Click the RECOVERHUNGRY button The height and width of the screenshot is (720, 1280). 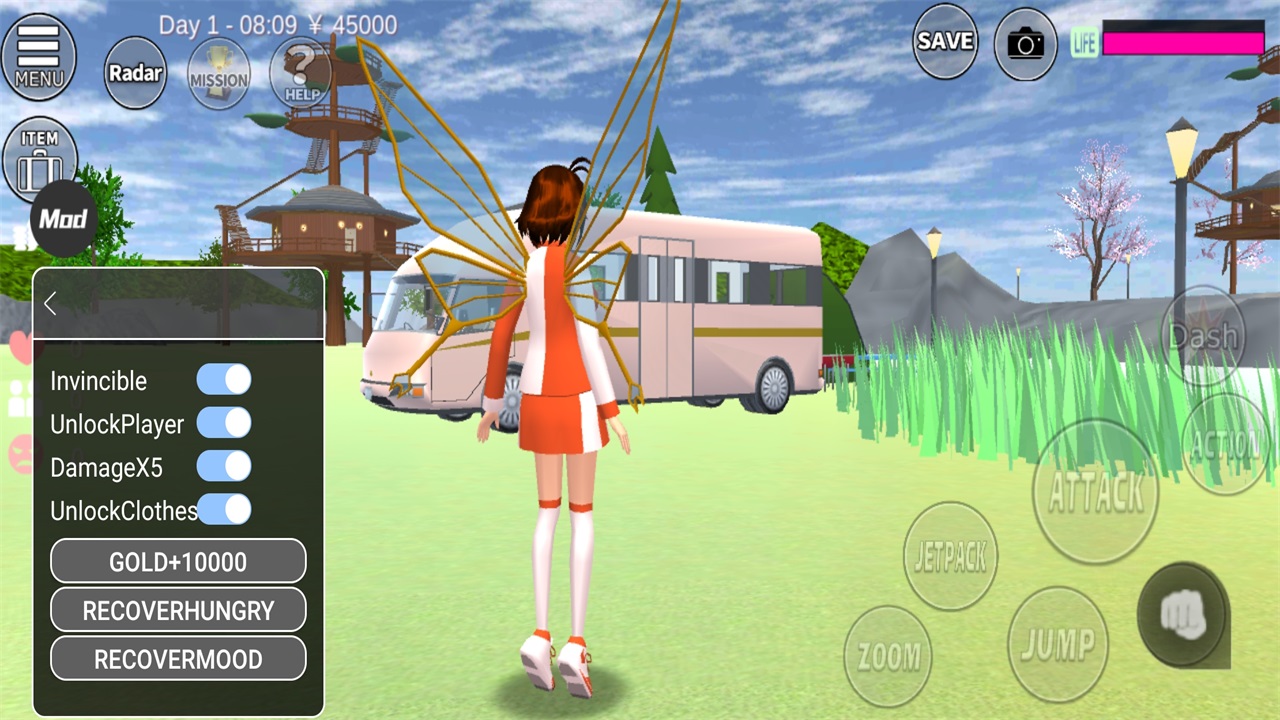click(x=178, y=610)
